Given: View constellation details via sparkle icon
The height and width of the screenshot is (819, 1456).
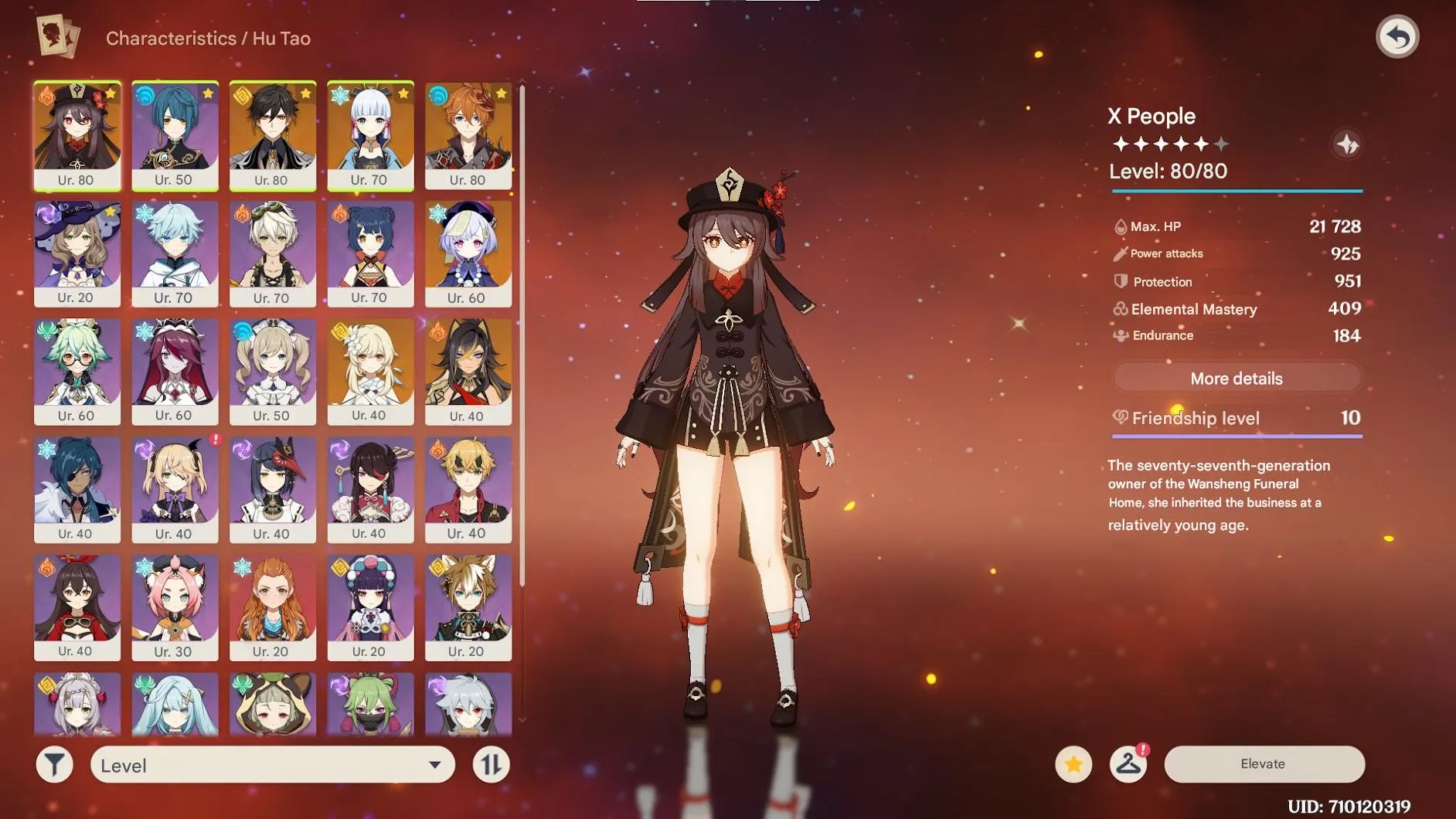Looking at the screenshot, I should pyautogui.click(x=1344, y=144).
